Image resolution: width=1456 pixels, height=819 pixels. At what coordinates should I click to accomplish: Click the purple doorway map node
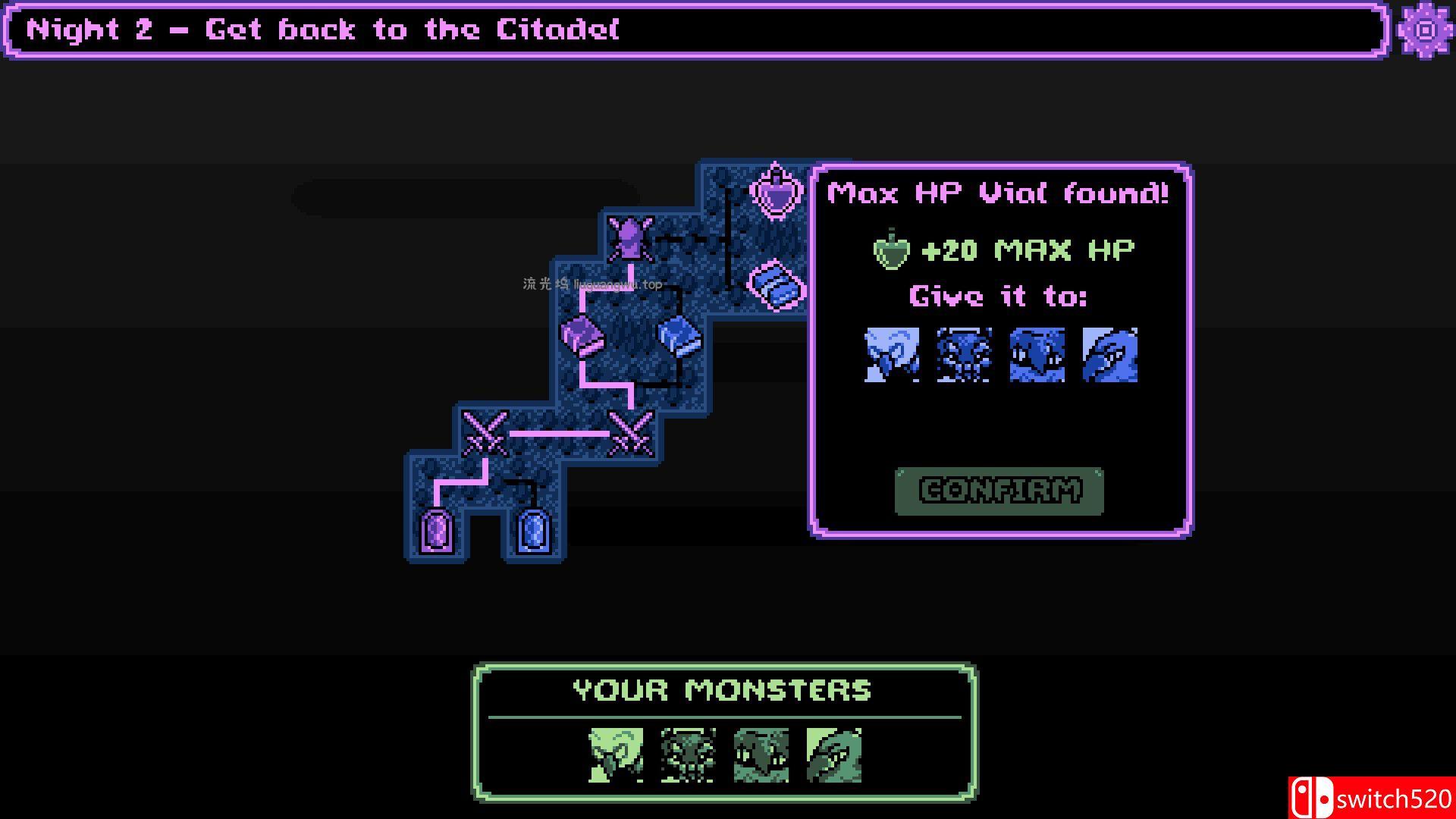tap(436, 530)
